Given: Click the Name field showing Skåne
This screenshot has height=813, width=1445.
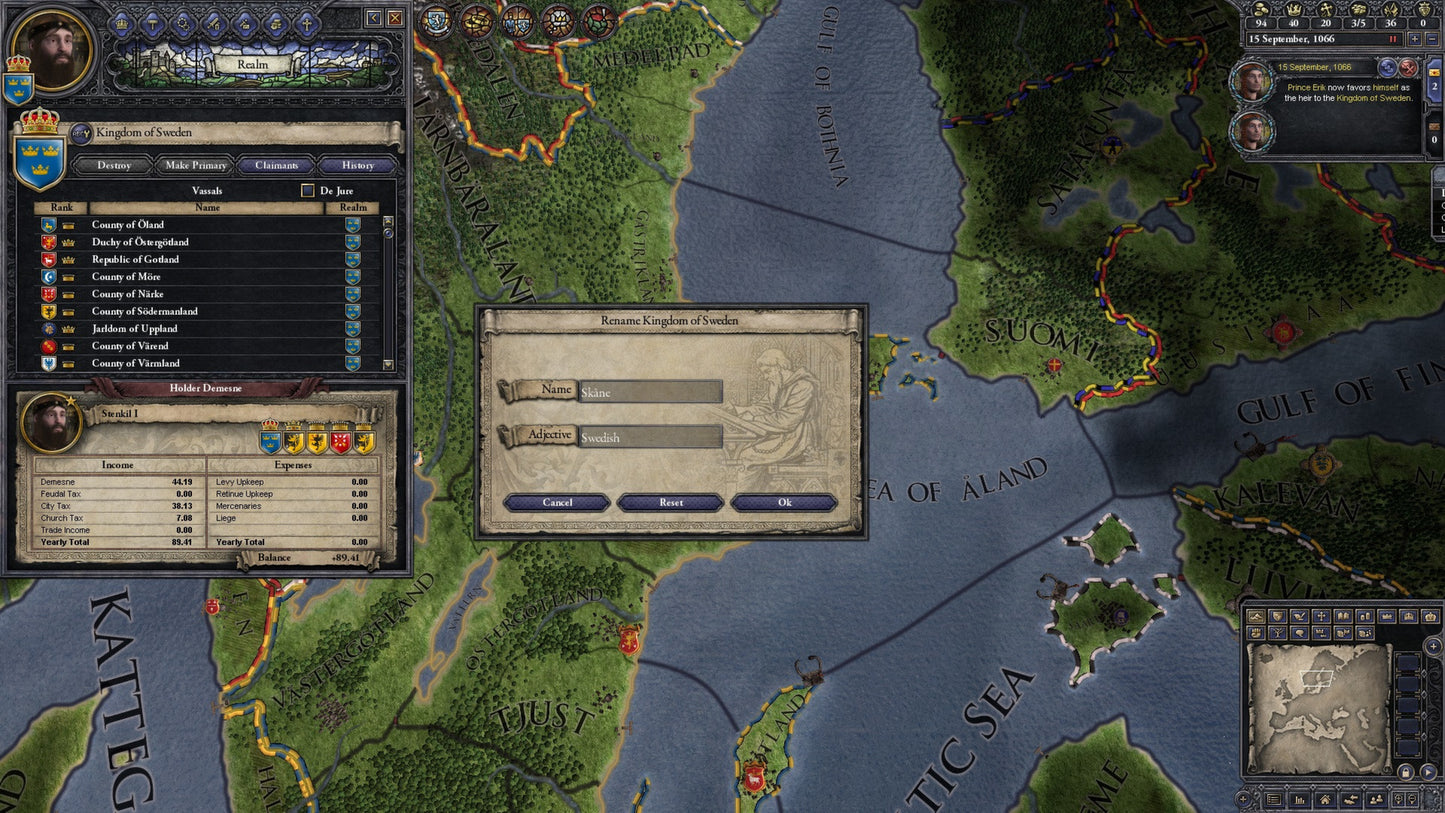Looking at the screenshot, I should [x=650, y=390].
